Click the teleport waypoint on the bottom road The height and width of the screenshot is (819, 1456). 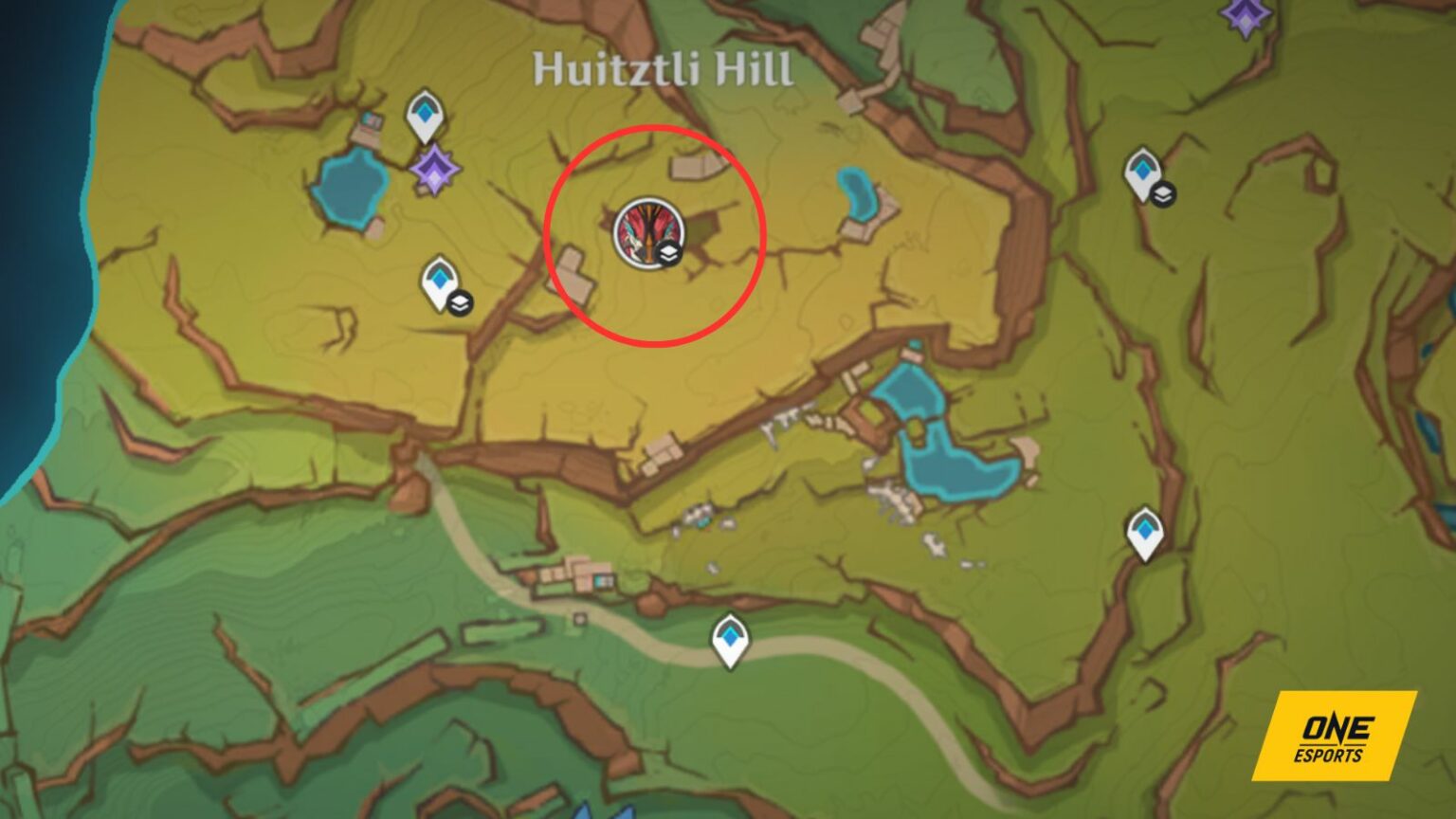tap(729, 640)
